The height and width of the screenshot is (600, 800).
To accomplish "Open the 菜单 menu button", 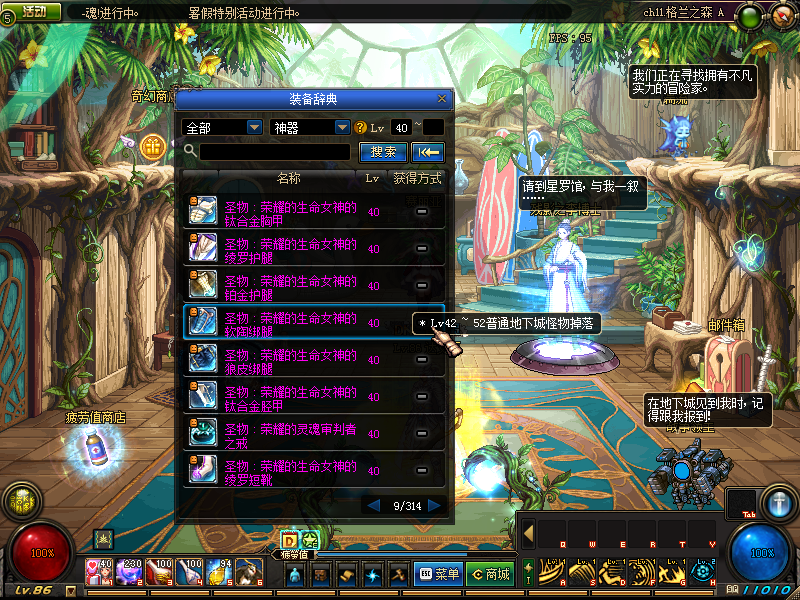I will point(438,574).
